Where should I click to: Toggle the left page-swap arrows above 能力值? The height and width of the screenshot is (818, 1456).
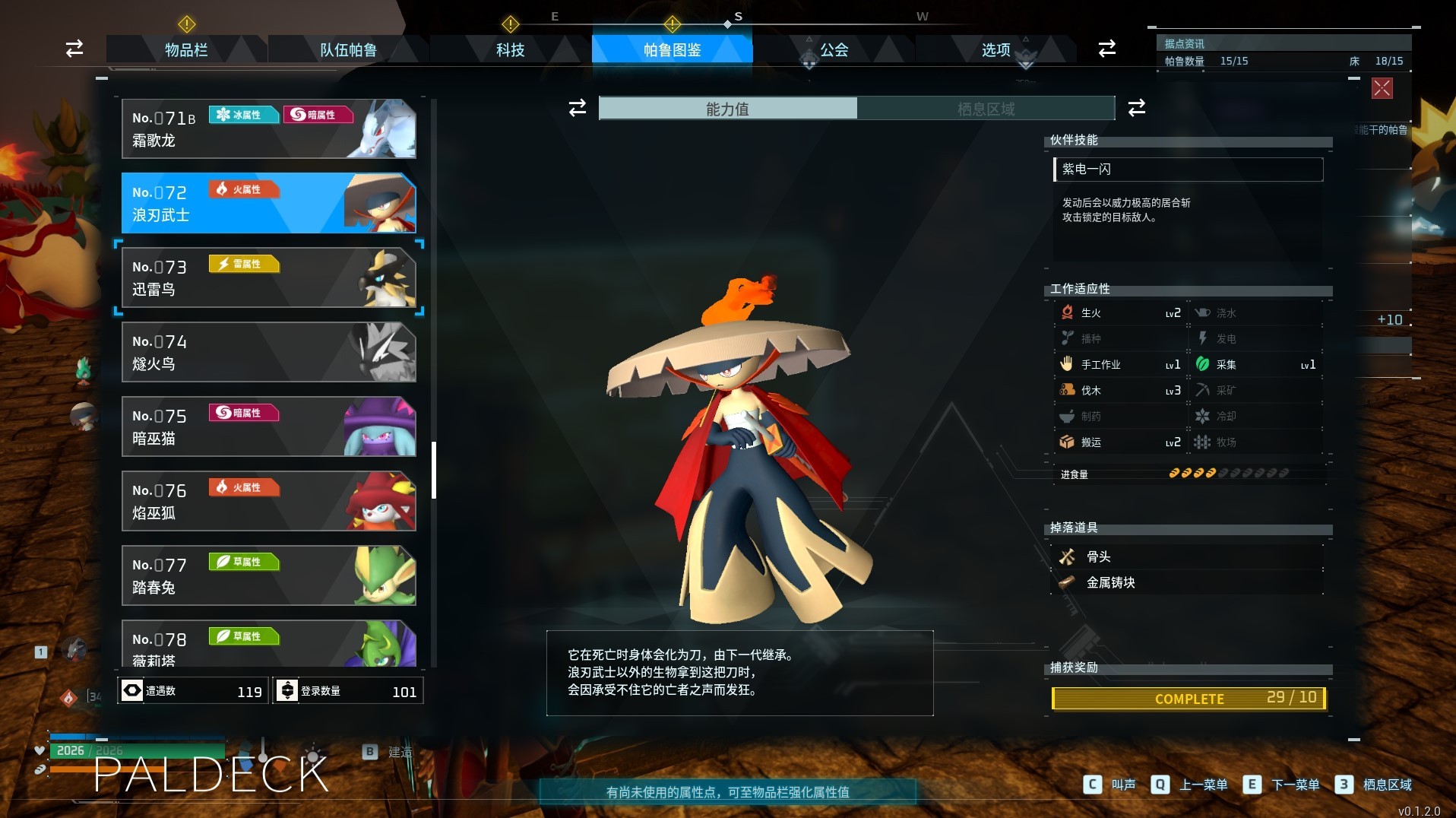(577, 109)
